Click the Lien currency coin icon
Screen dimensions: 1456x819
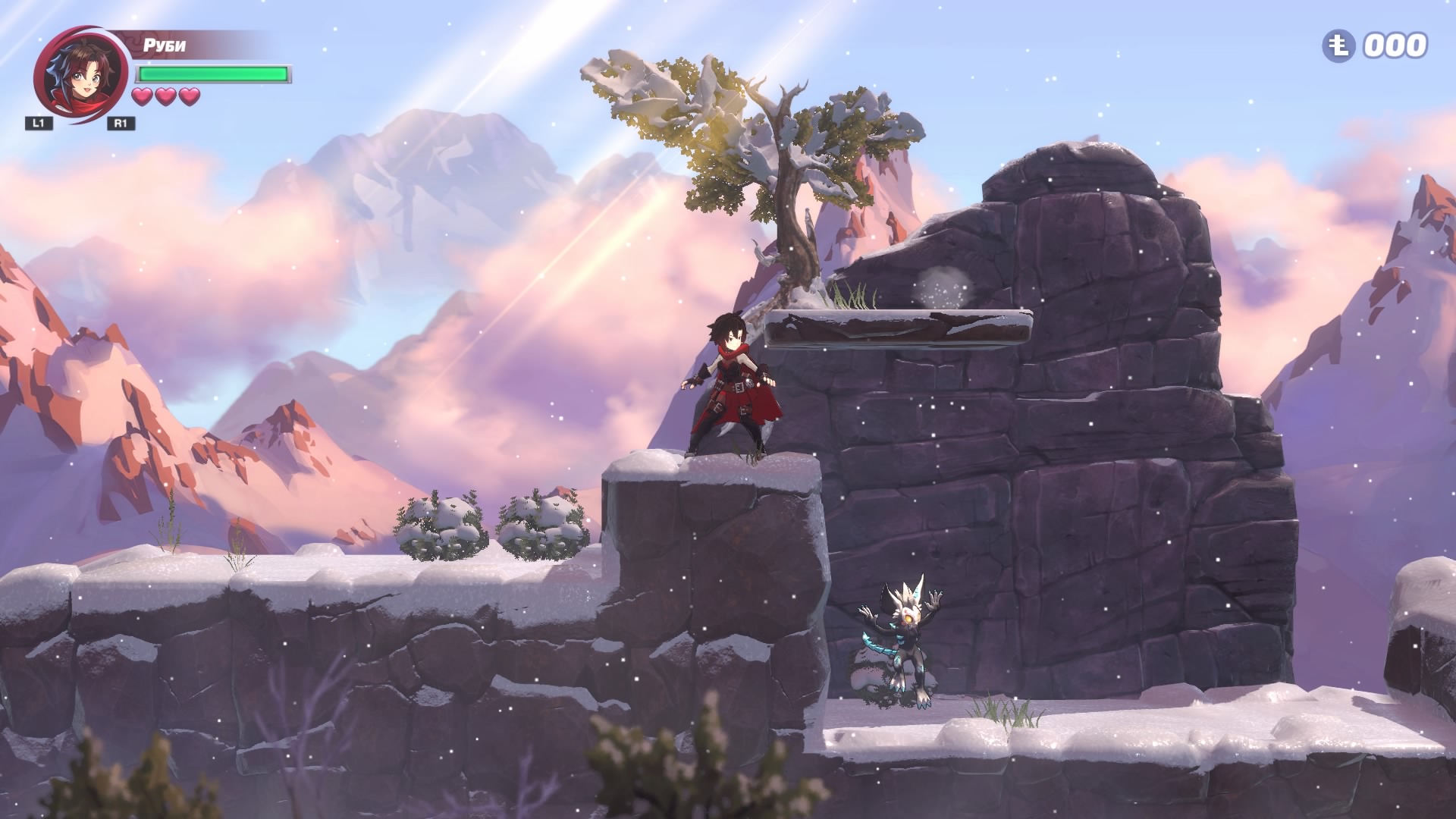click(x=1339, y=46)
